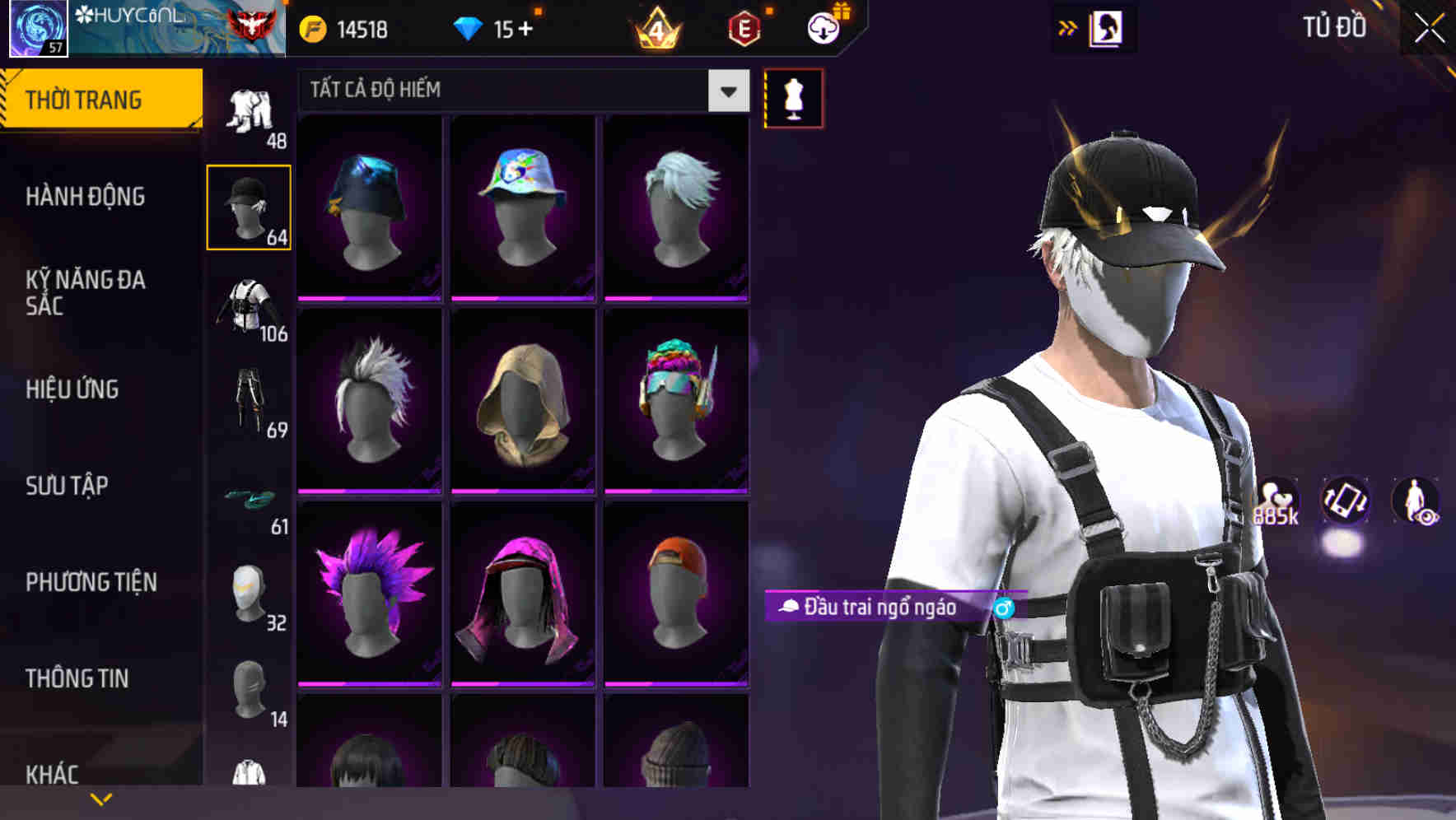Select the white bucket hat thumbnail
This screenshot has height=820, width=1456.
(x=522, y=205)
